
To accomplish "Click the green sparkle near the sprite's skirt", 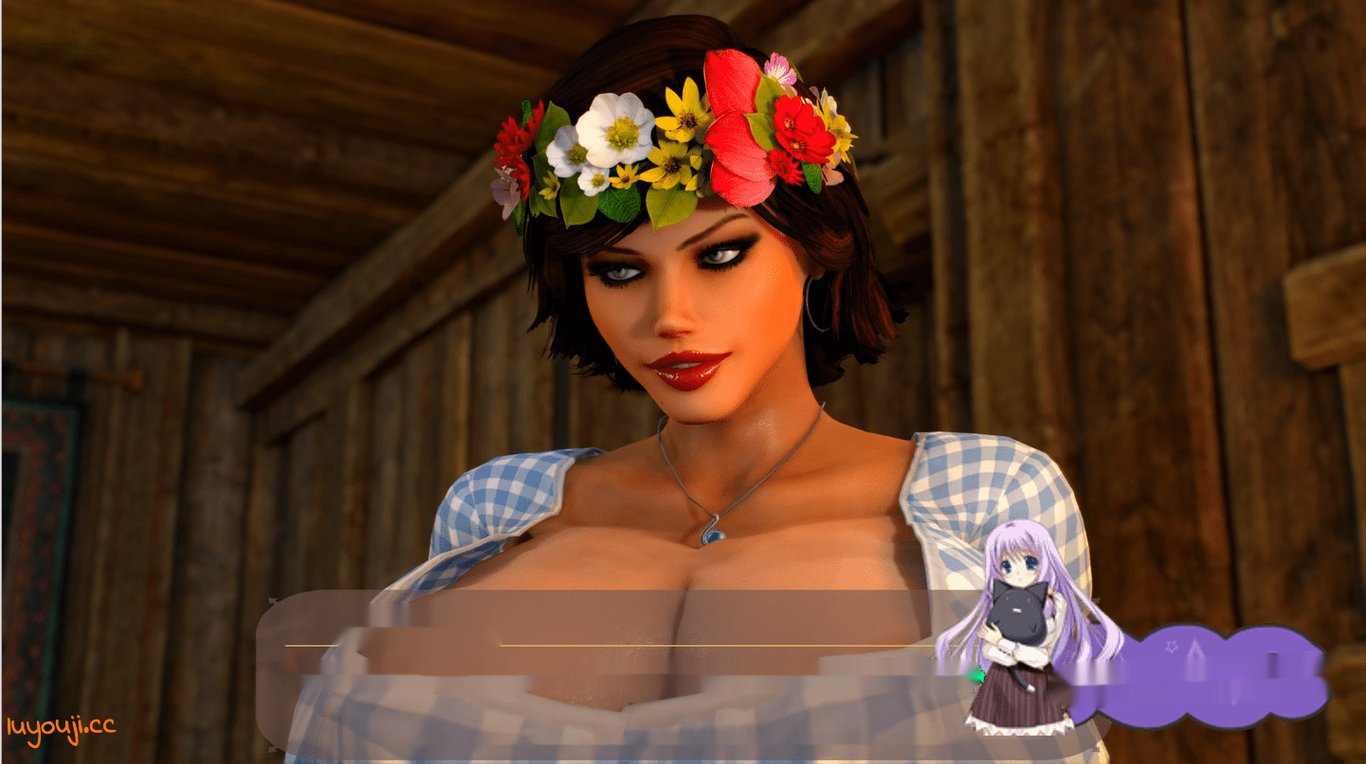I will (977, 675).
